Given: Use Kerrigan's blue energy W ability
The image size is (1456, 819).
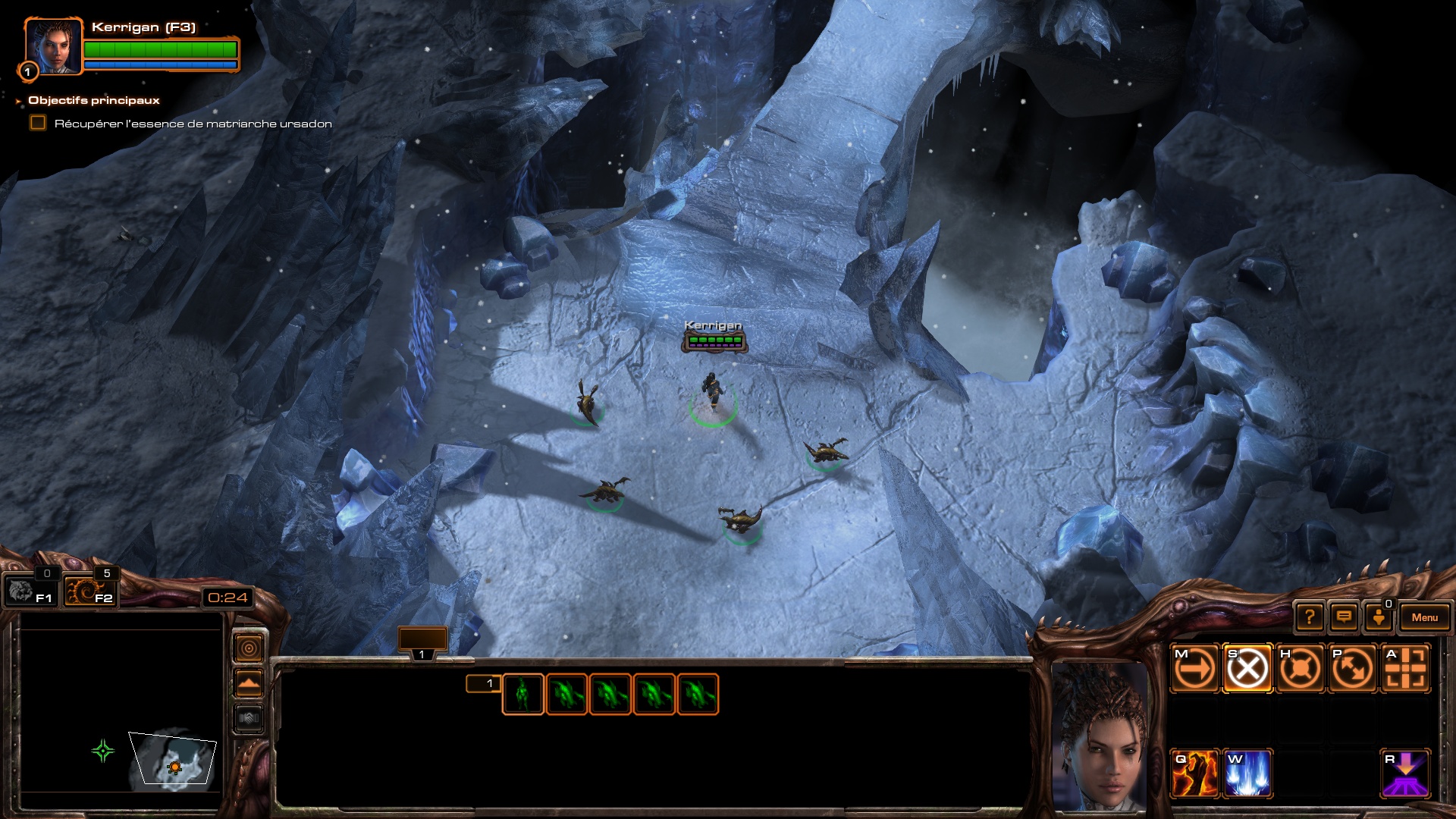Looking at the screenshot, I should [x=1247, y=773].
